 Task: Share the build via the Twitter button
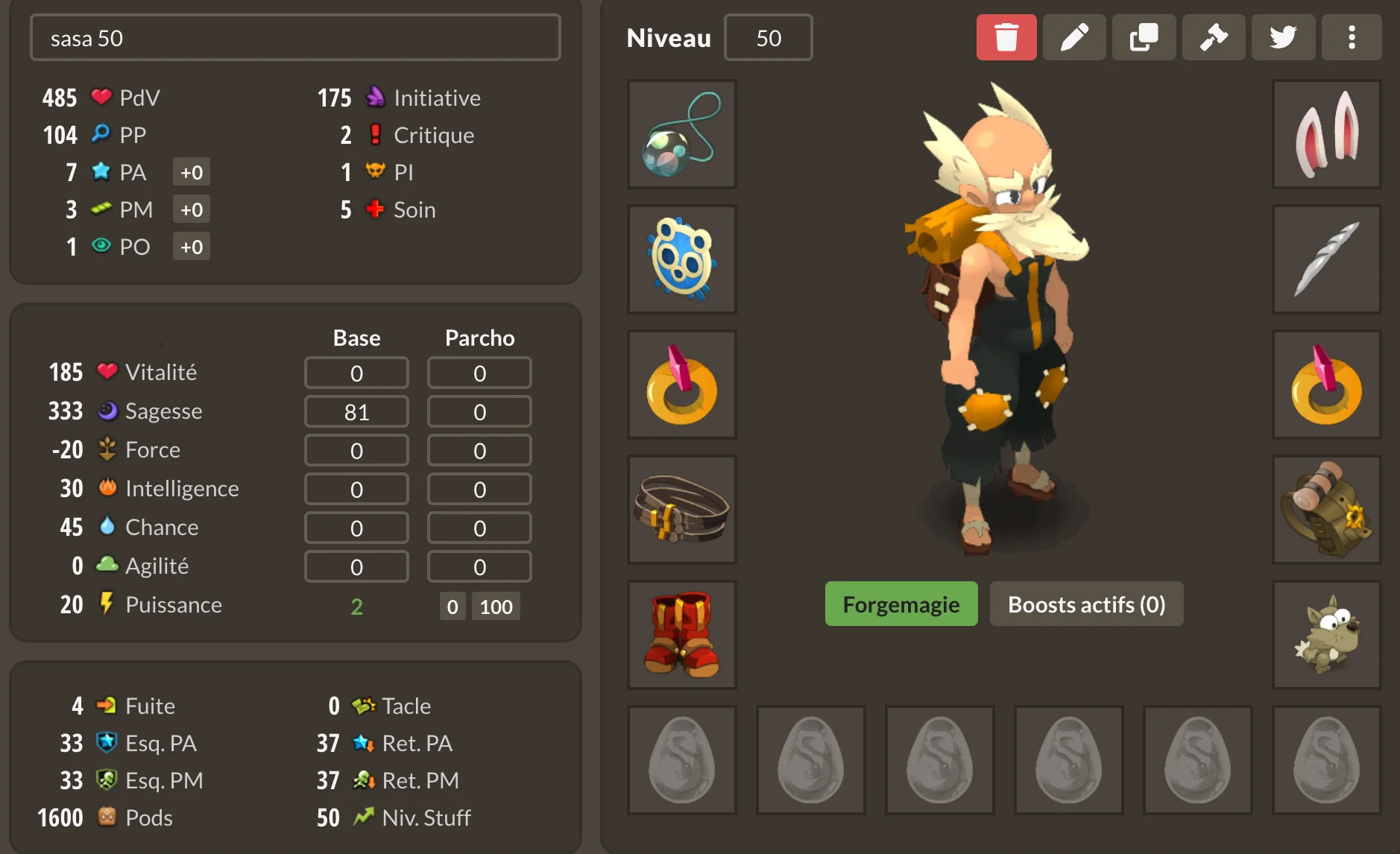[1282, 37]
